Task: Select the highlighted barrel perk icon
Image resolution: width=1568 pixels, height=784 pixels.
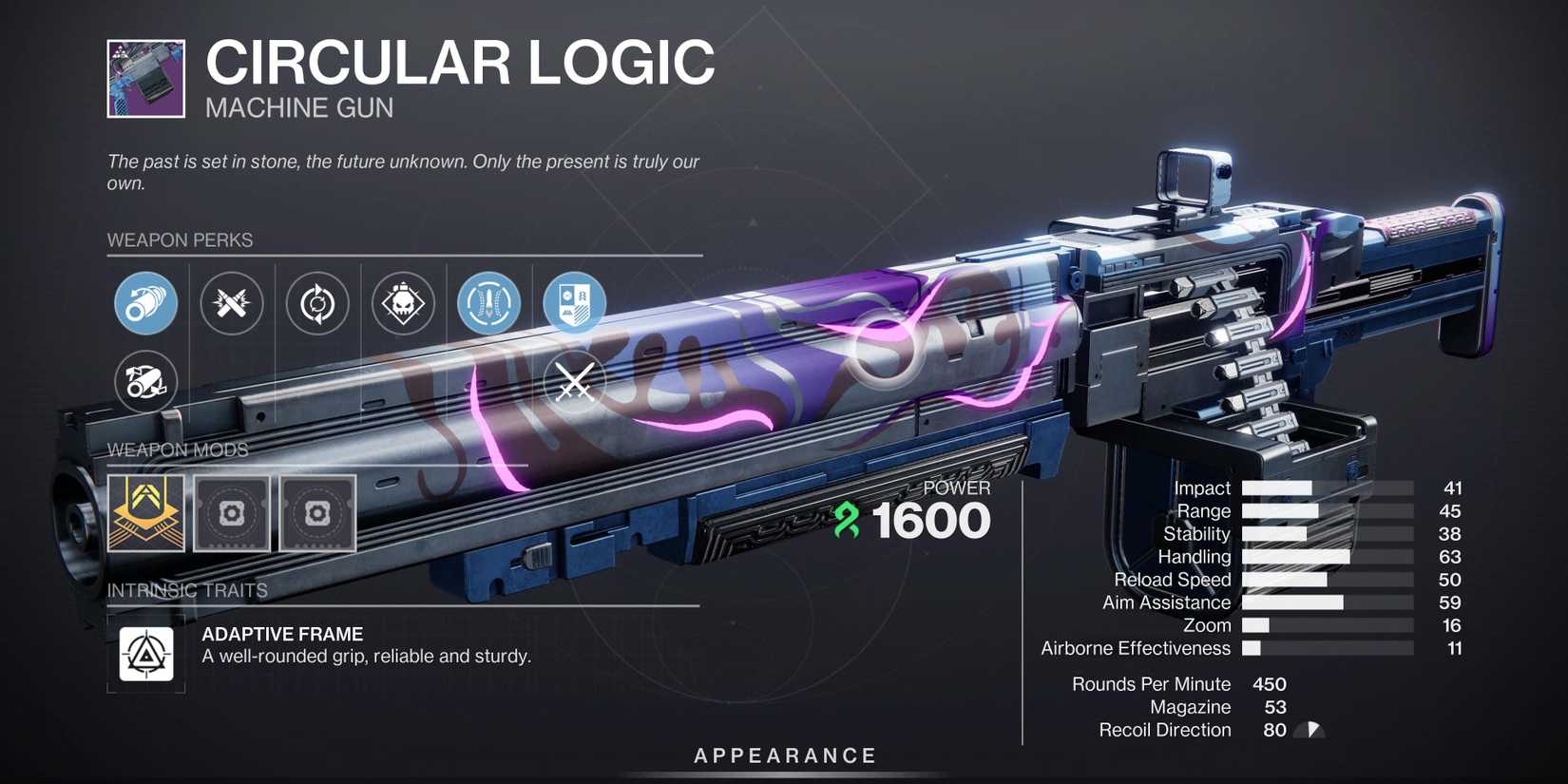Action: 145,303
